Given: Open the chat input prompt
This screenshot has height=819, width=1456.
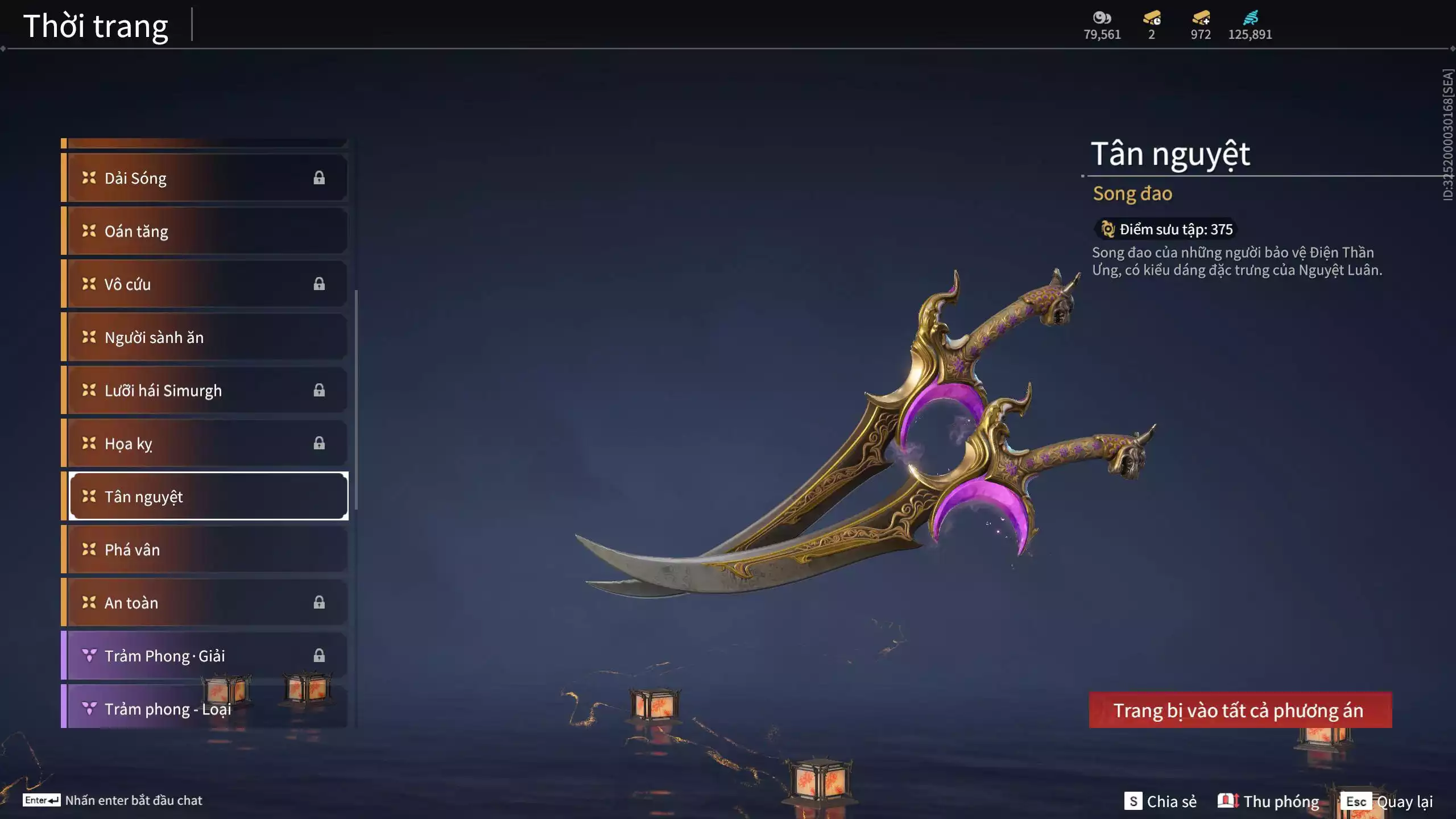Looking at the screenshot, I should (x=113, y=800).
